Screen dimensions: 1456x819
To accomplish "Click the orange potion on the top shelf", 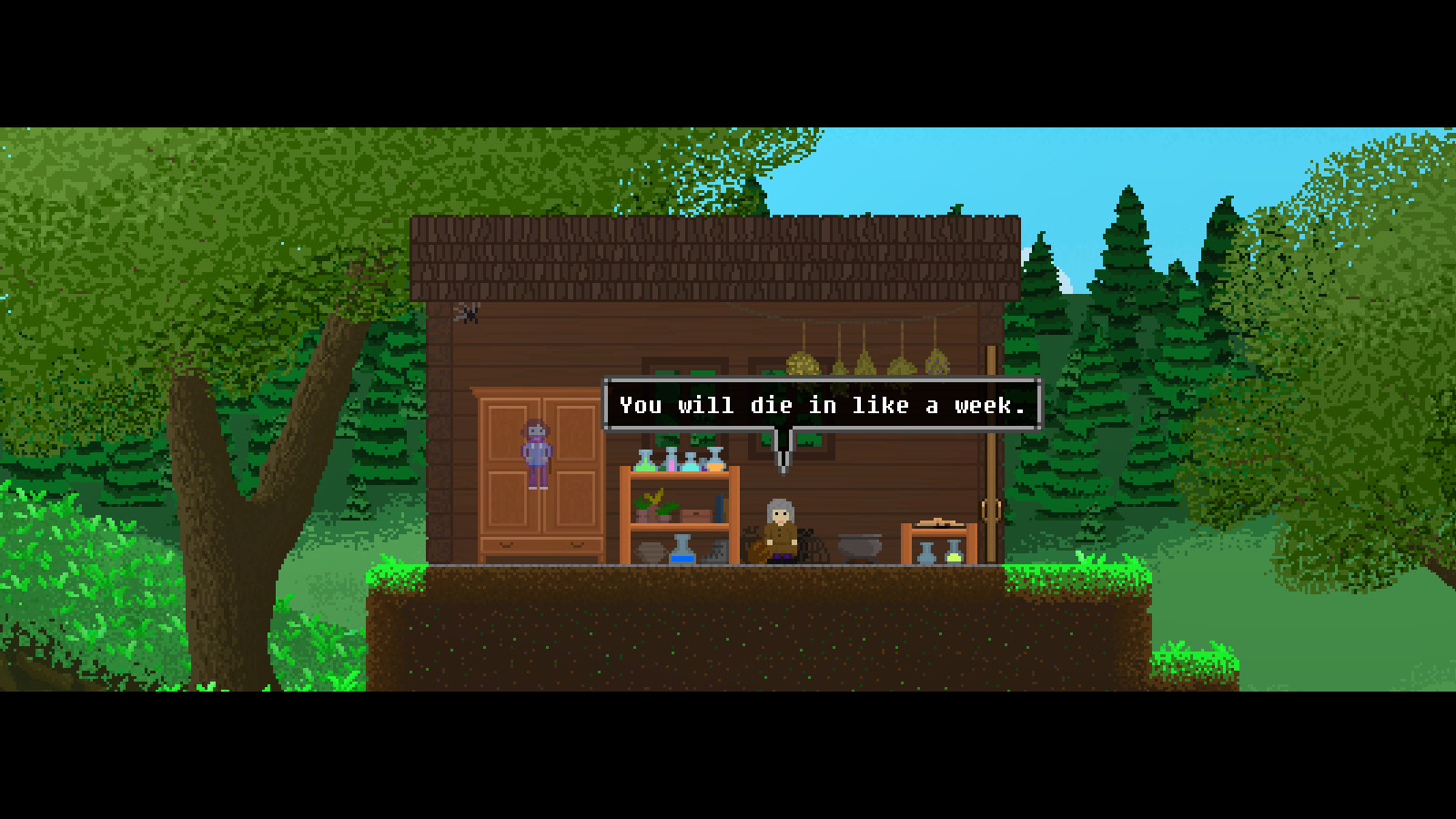I will coord(715,465).
